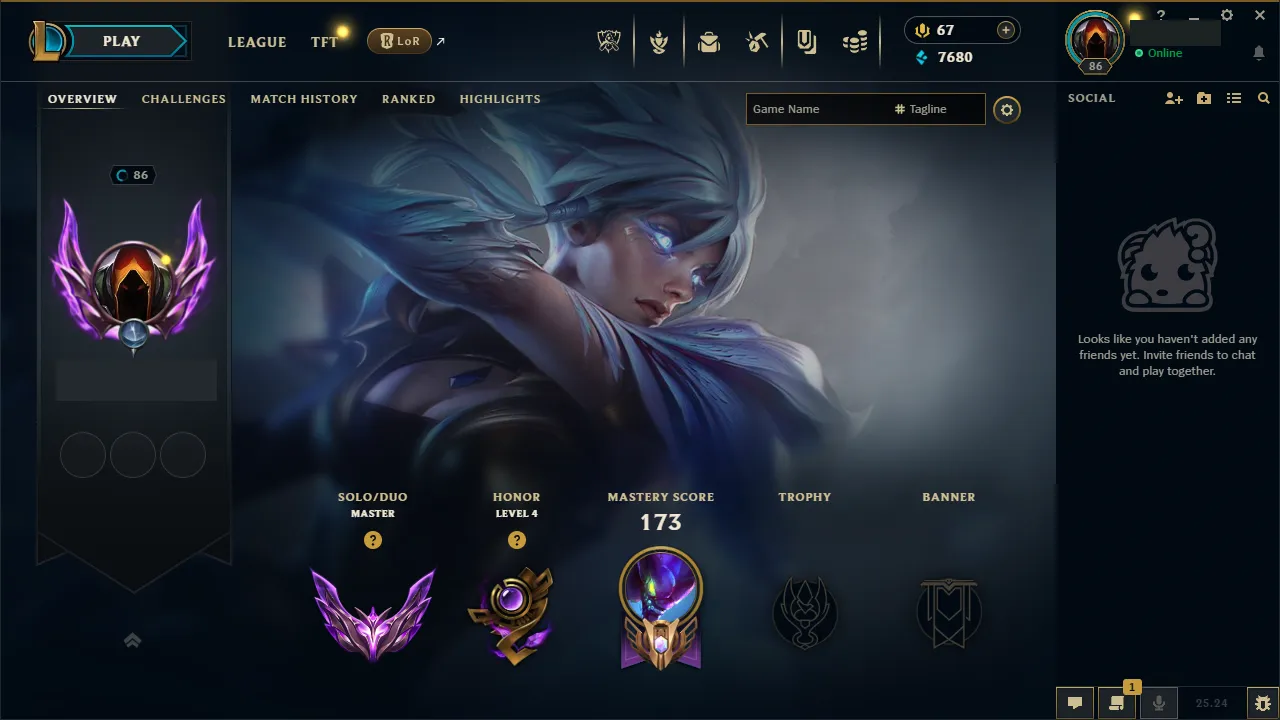Image resolution: width=1280 pixels, height=720 pixels.
Task: Select the TFT menu item
Action: pyautogui.click(x=323, y=42)
